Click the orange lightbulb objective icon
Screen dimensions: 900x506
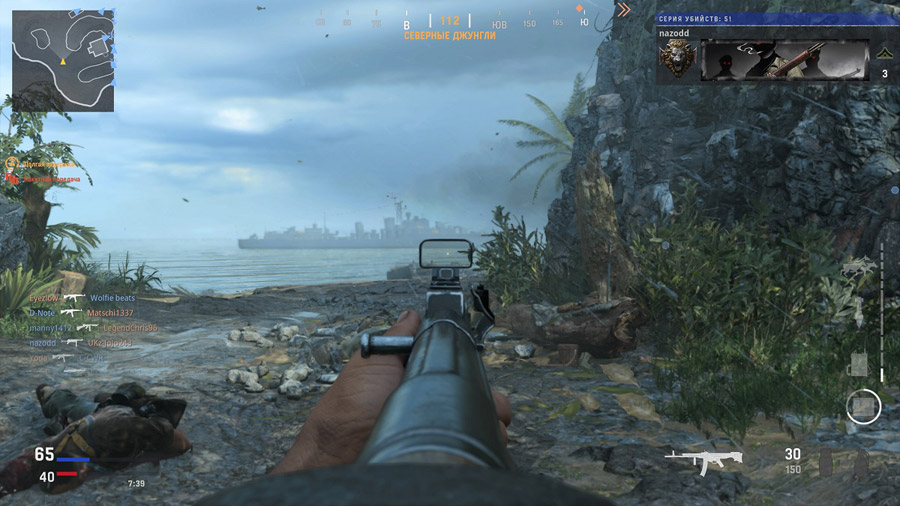[x=12, y=162]
